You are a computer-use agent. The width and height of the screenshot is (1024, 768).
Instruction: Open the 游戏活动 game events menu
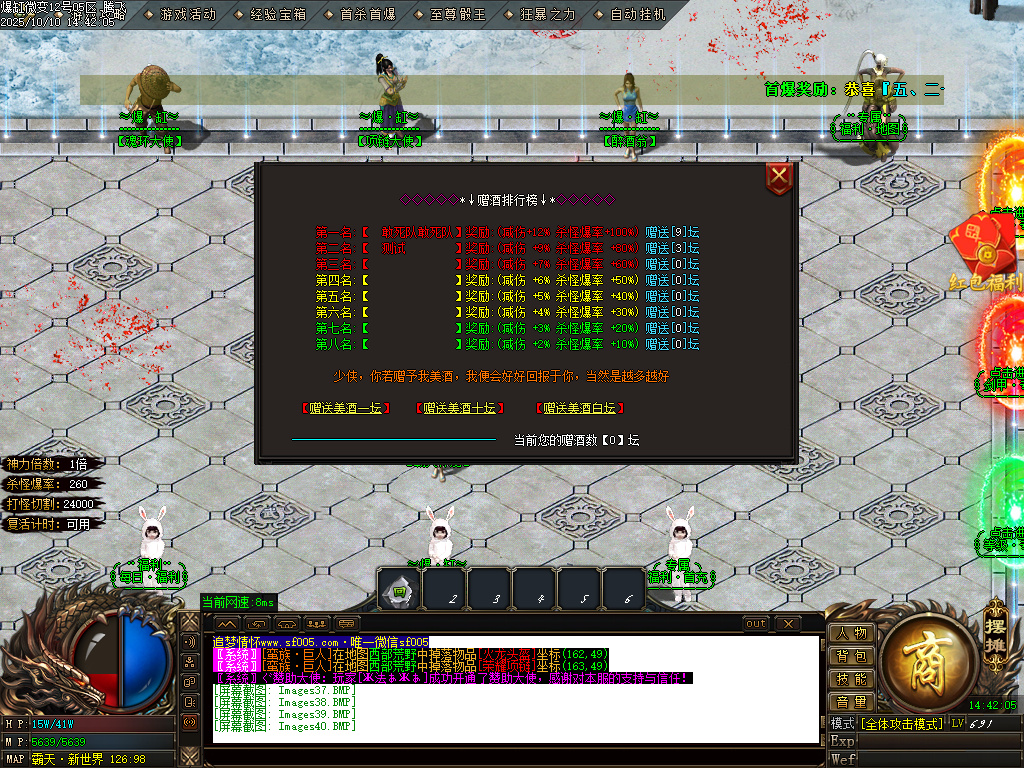180,14
